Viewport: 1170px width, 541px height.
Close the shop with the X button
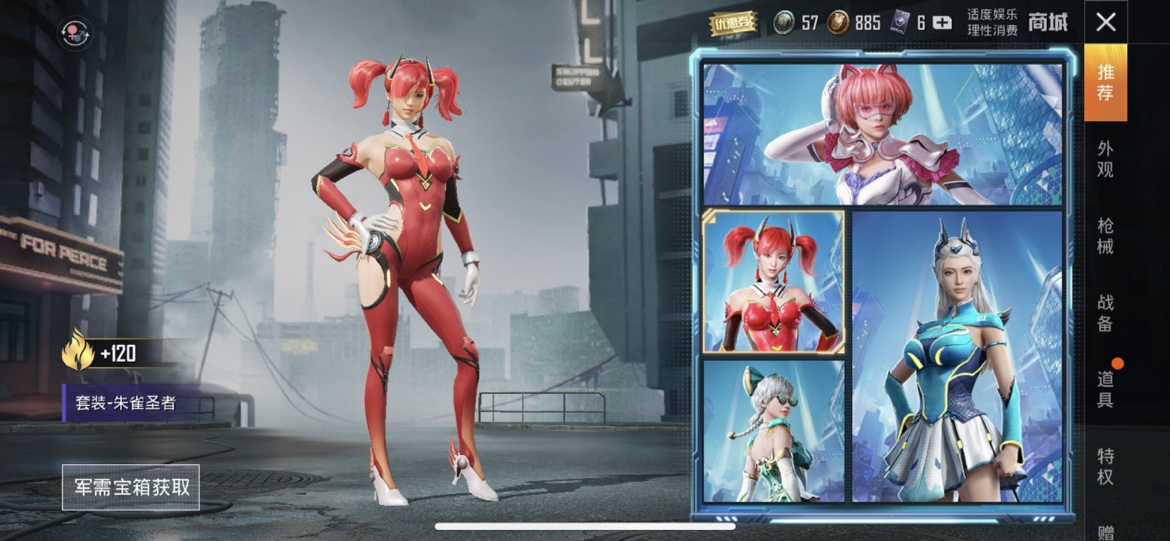pyautogui.click(x=1105, y=22)
